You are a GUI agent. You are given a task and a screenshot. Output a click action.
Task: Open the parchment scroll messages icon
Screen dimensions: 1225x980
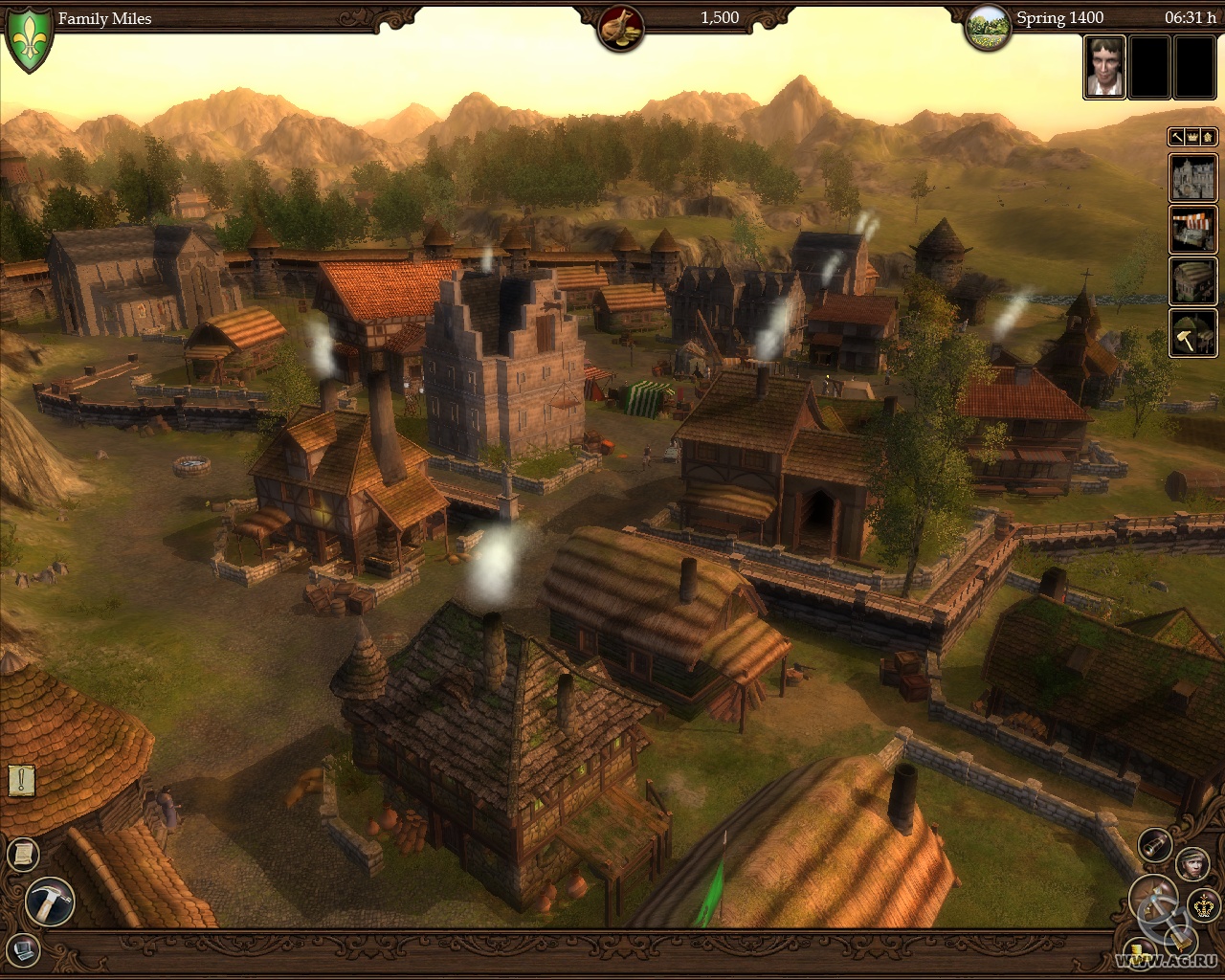[23, 855]
